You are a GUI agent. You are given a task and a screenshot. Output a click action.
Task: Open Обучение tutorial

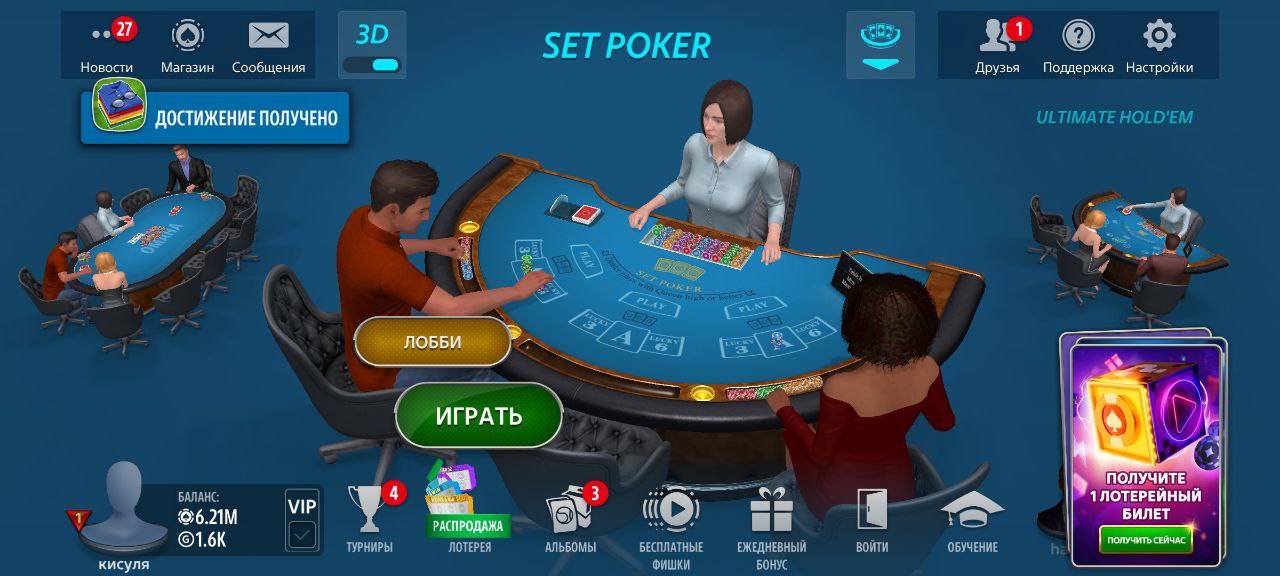[x=972, y=519]
